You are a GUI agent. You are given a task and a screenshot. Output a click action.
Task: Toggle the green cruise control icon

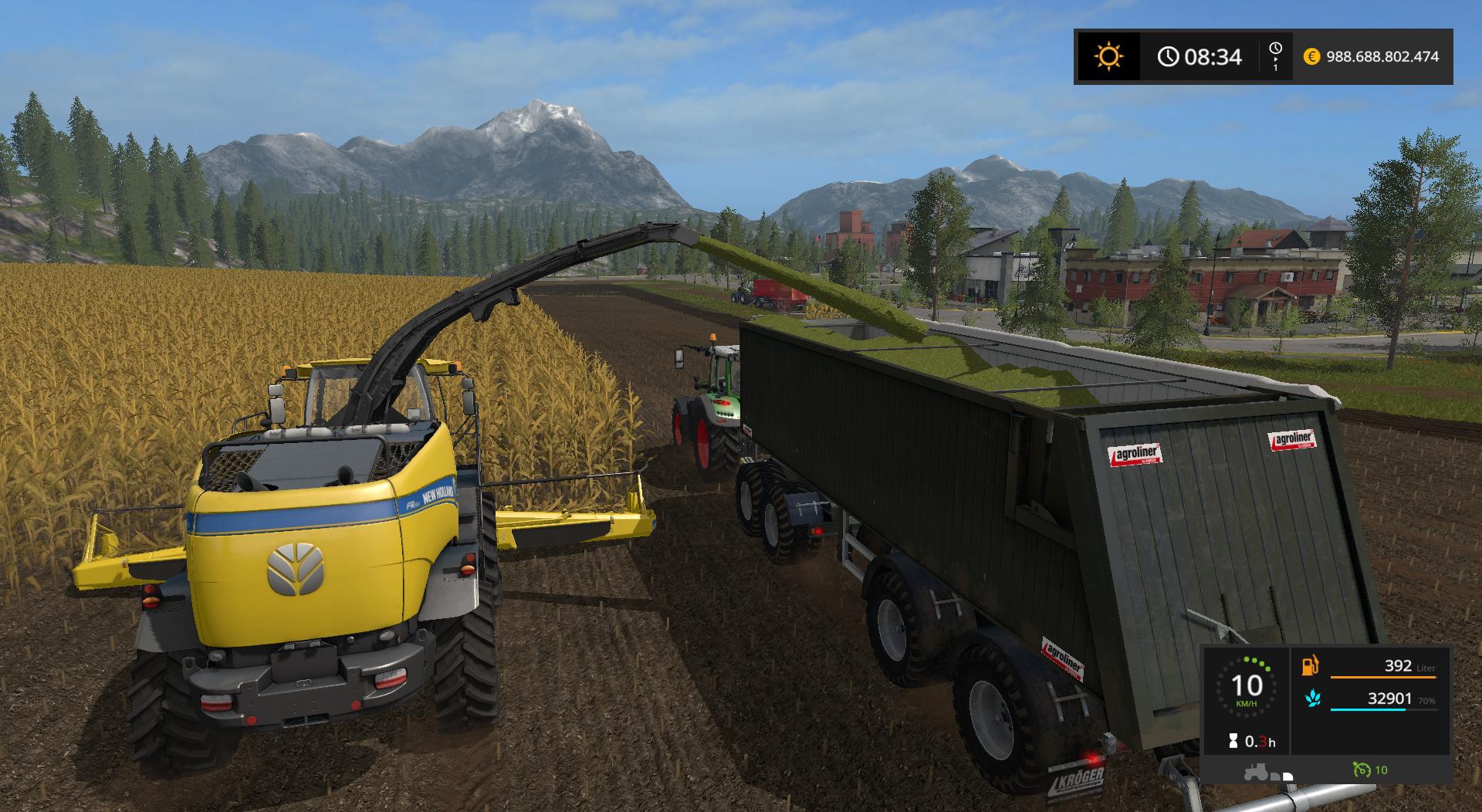coord(1361,770)
